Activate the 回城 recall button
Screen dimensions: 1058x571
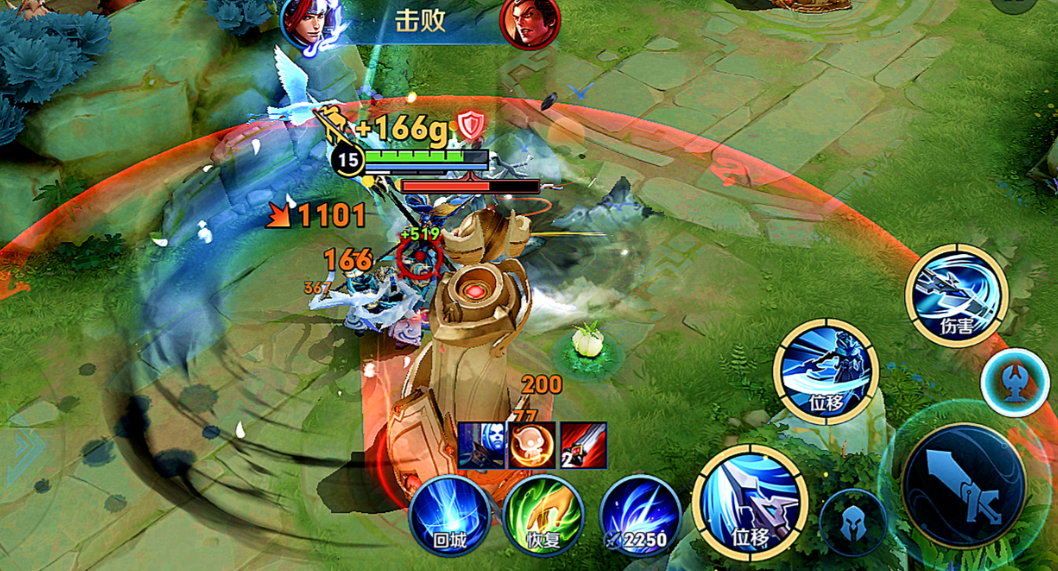click(449, 514)
